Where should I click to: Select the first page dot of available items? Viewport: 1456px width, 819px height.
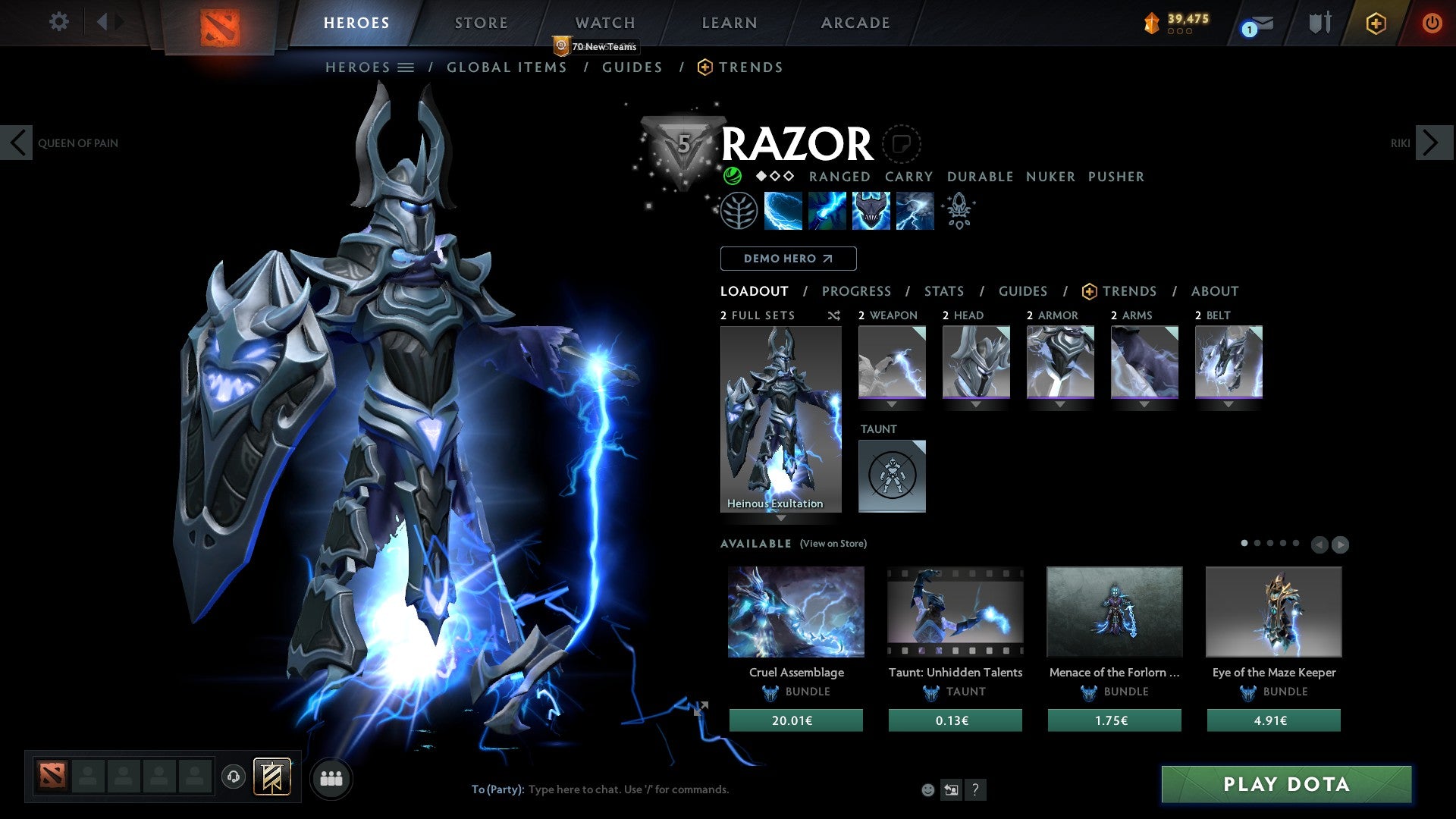(1245, 544)
